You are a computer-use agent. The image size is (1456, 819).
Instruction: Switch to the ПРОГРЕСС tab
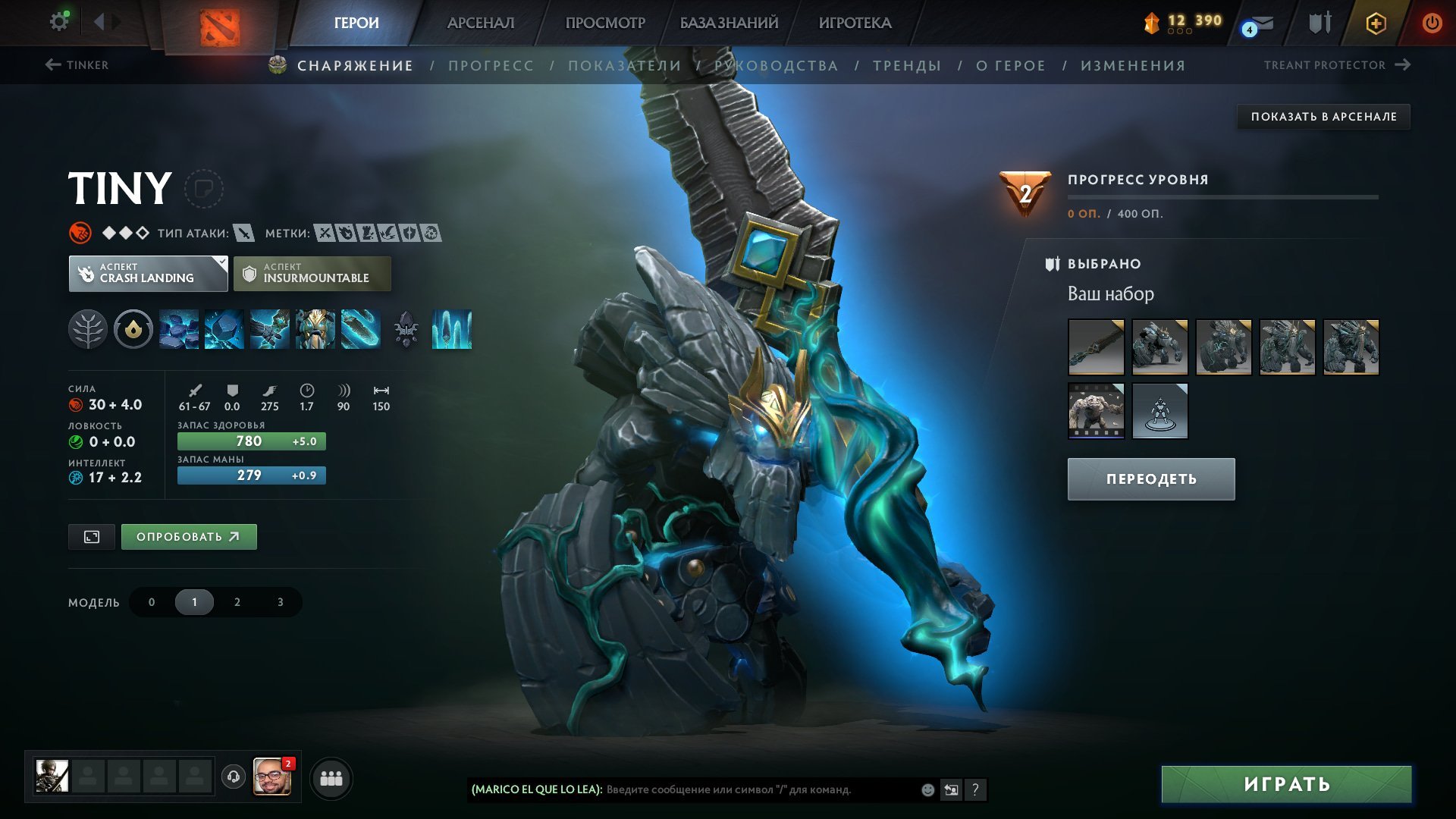490,65
